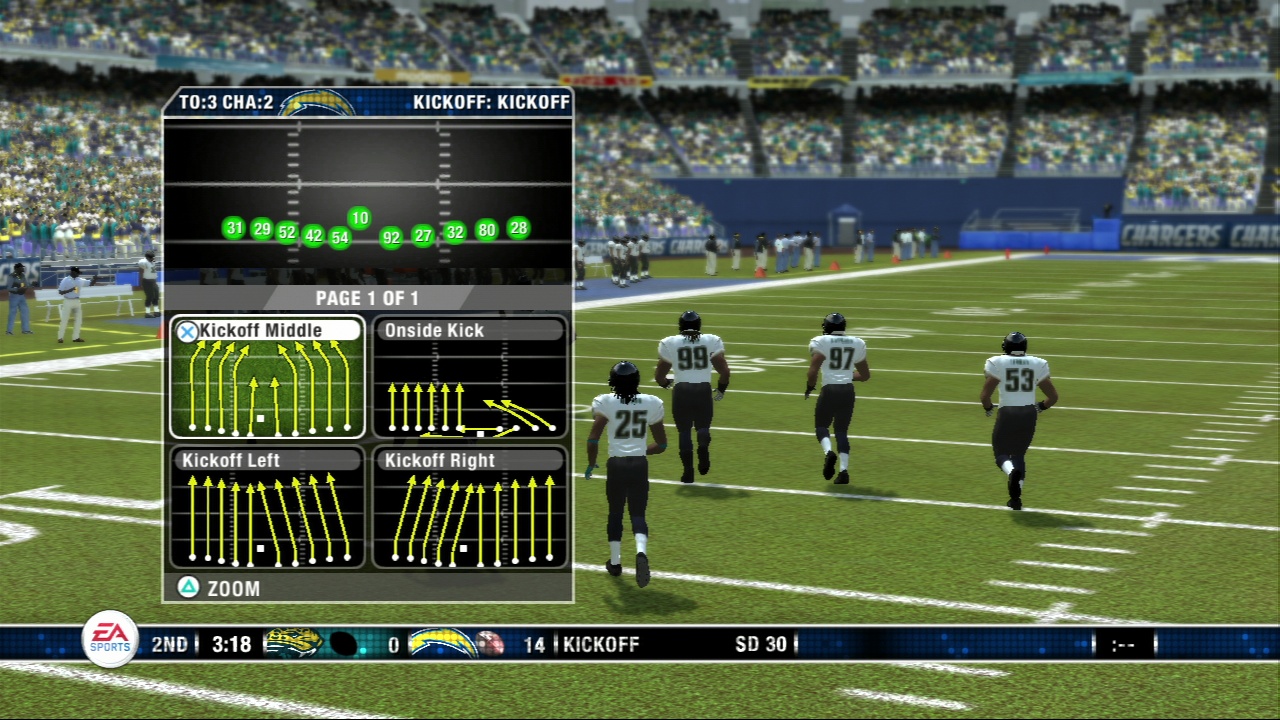Choose the Onside Kick play
The width and height of the screenshot is (1280, 720).
[470, 378]
